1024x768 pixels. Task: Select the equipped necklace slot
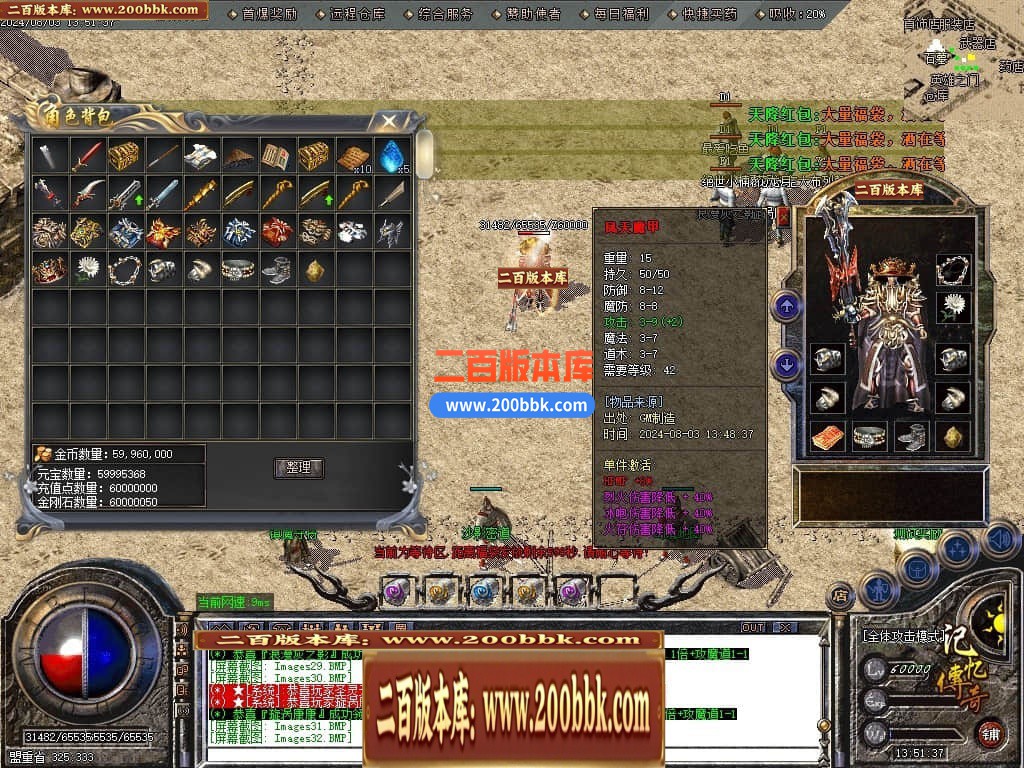954,270
